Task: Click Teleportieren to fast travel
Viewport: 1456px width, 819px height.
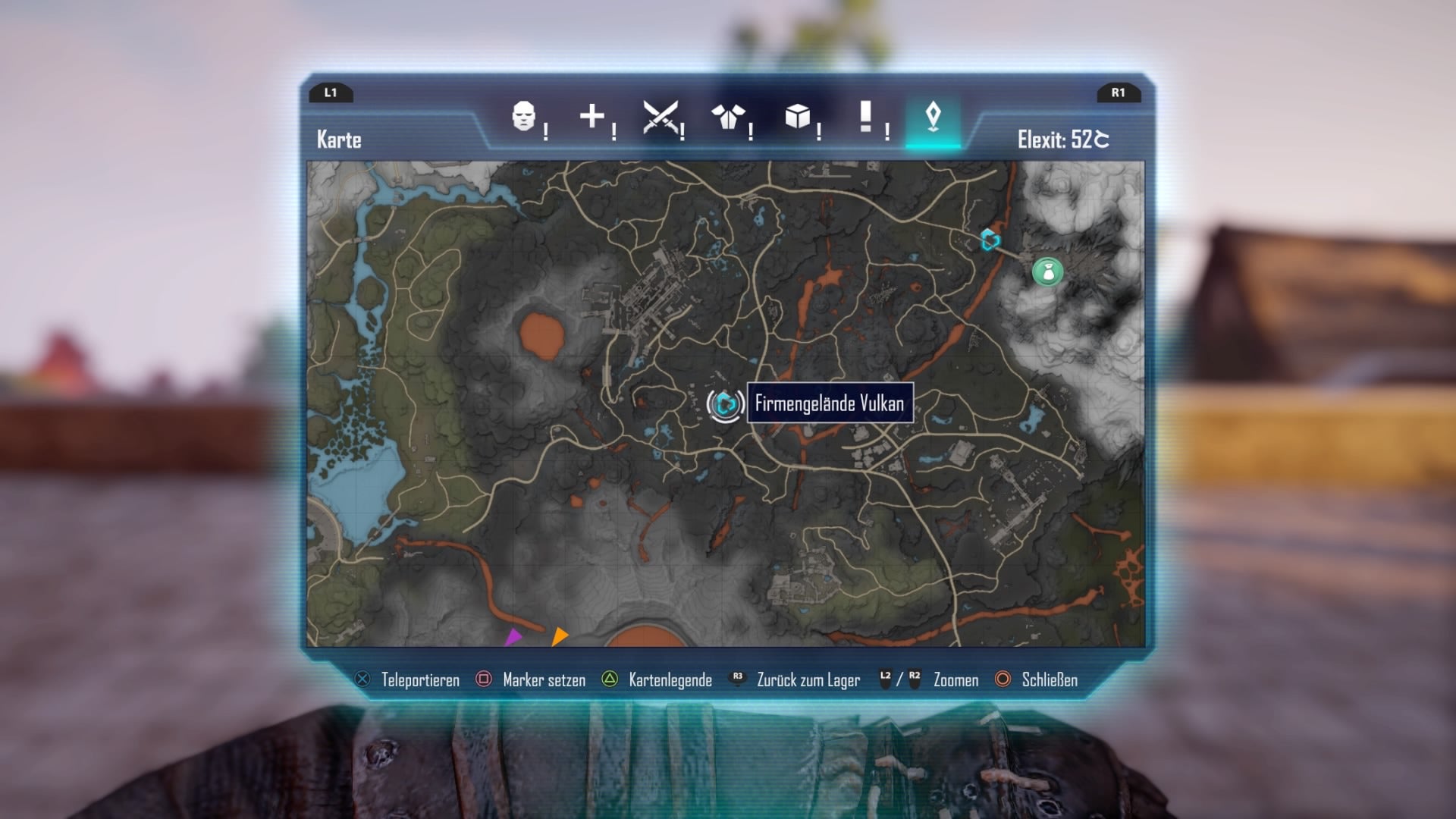Action: point(421,680)
